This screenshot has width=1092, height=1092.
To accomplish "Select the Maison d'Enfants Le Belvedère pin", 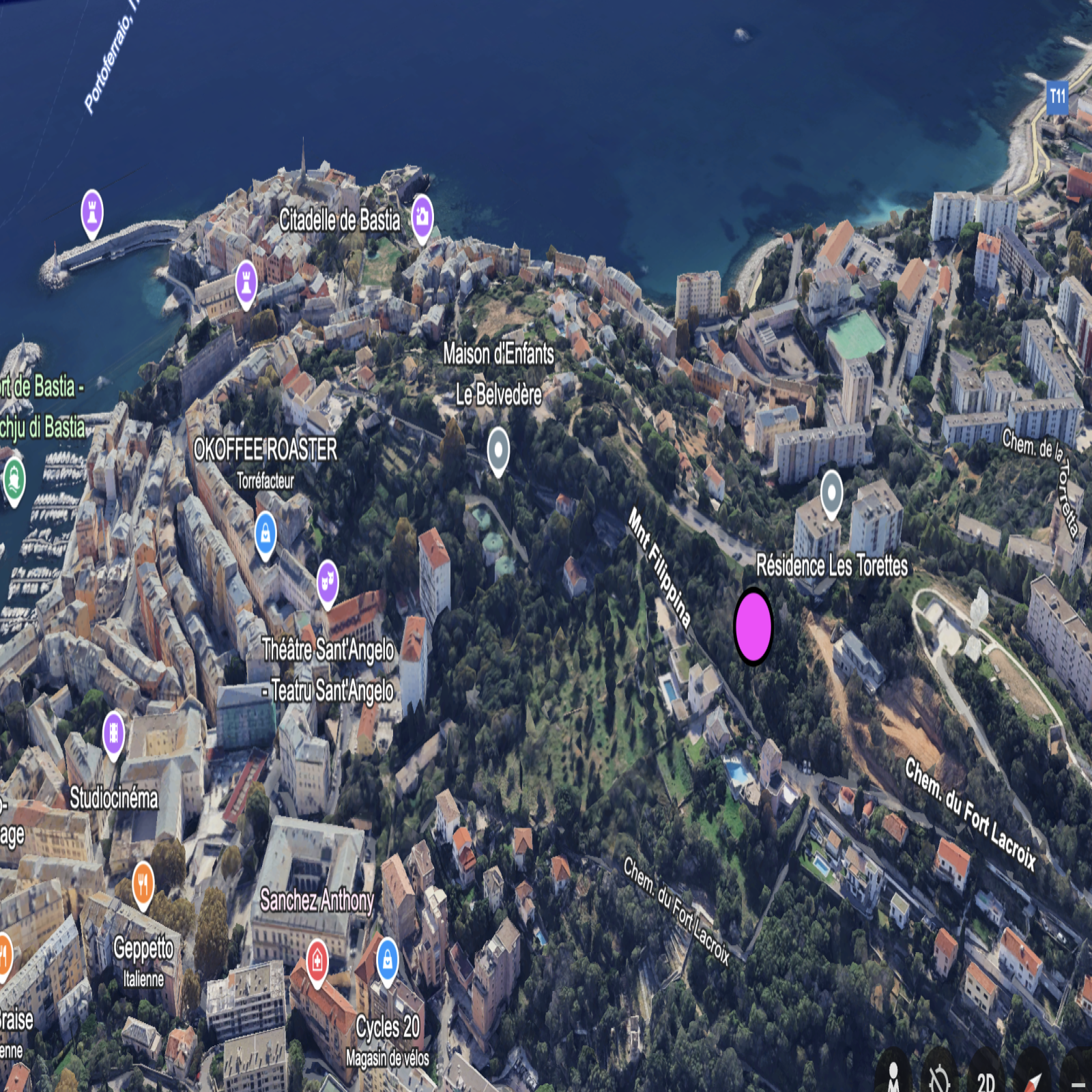I will (499, 449).
